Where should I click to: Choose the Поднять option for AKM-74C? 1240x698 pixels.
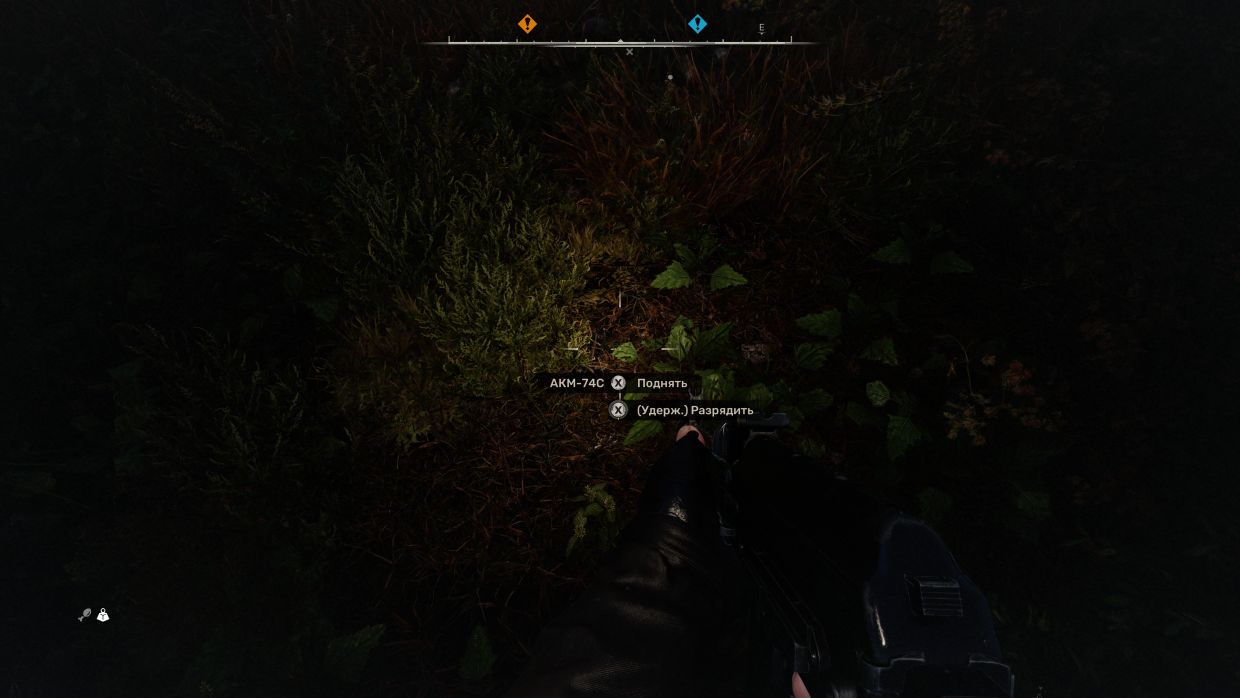(661, 383)
